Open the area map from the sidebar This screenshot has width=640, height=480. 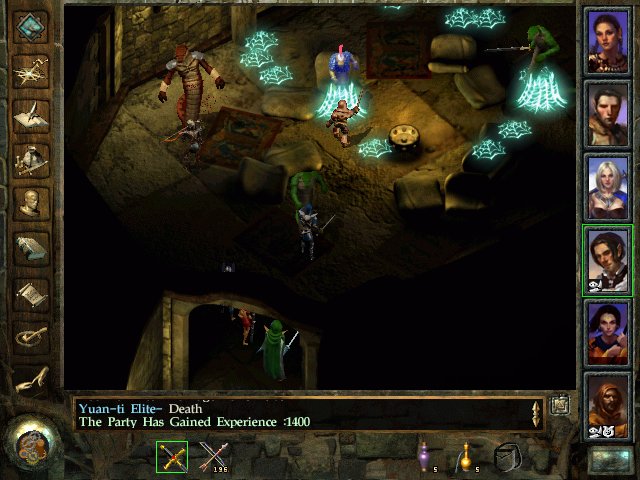point(31,71)
